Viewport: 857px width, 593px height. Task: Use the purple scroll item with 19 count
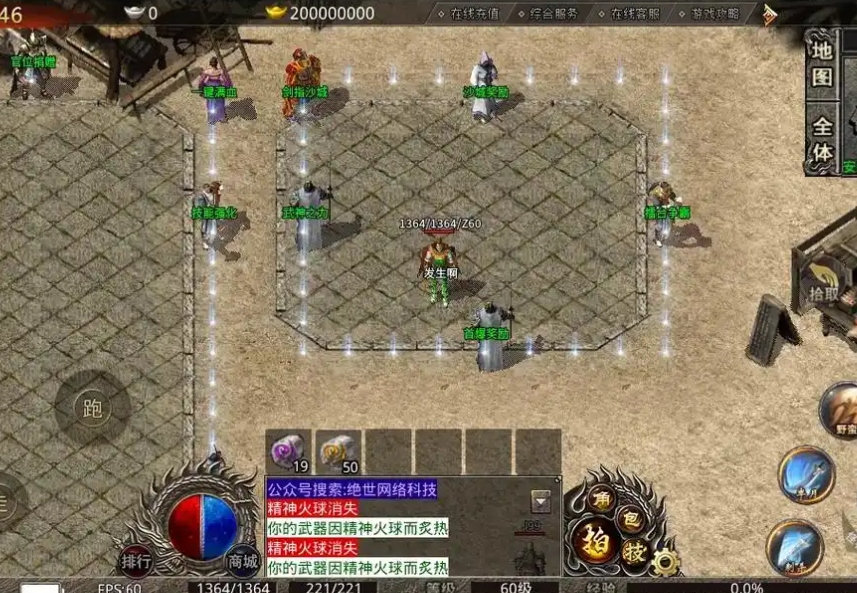point(289,452)
